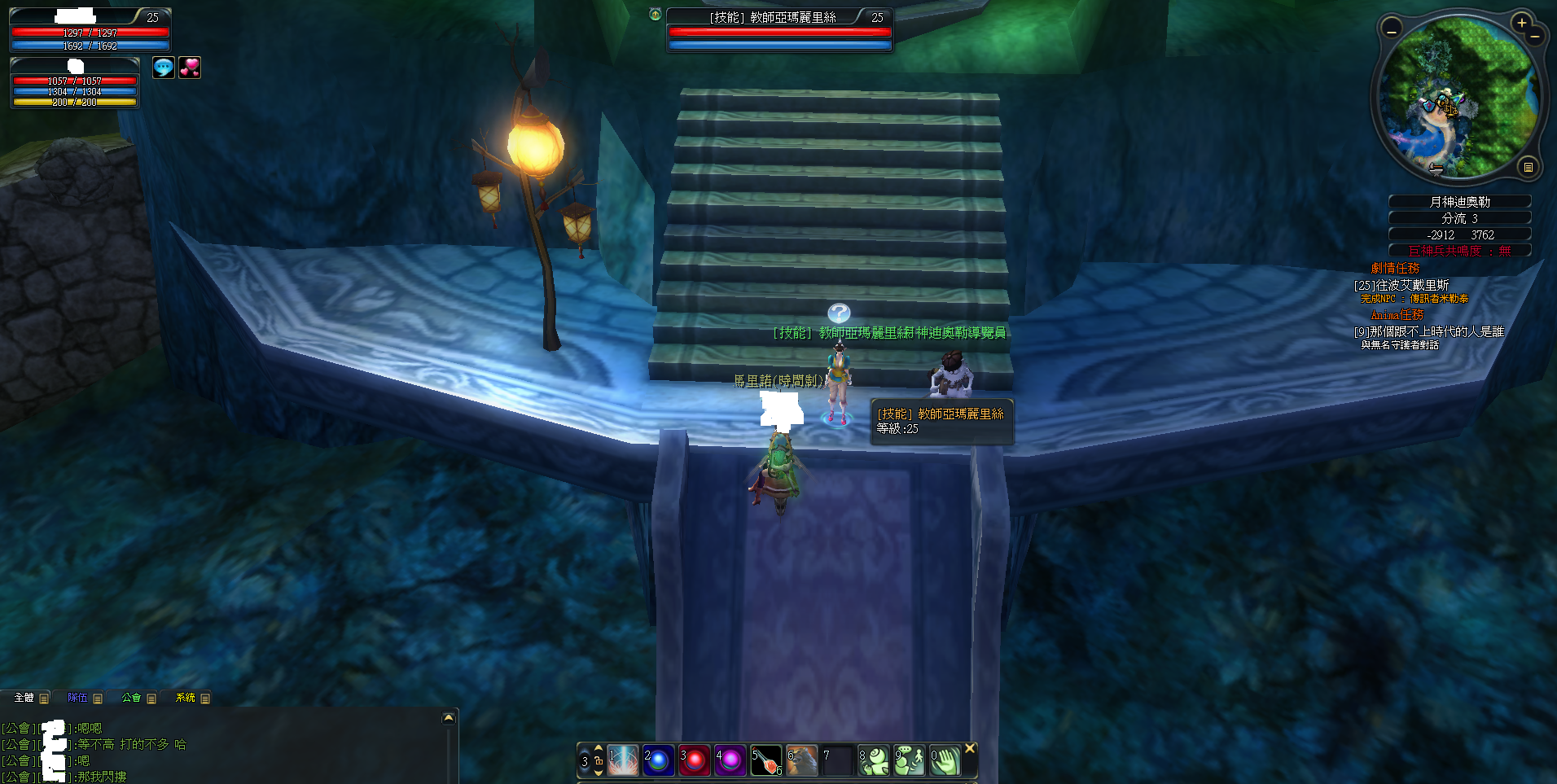Screen dimensions: 1557x784
Task: Click the pink hearts buff icon
Action: [x=190, y=68]
